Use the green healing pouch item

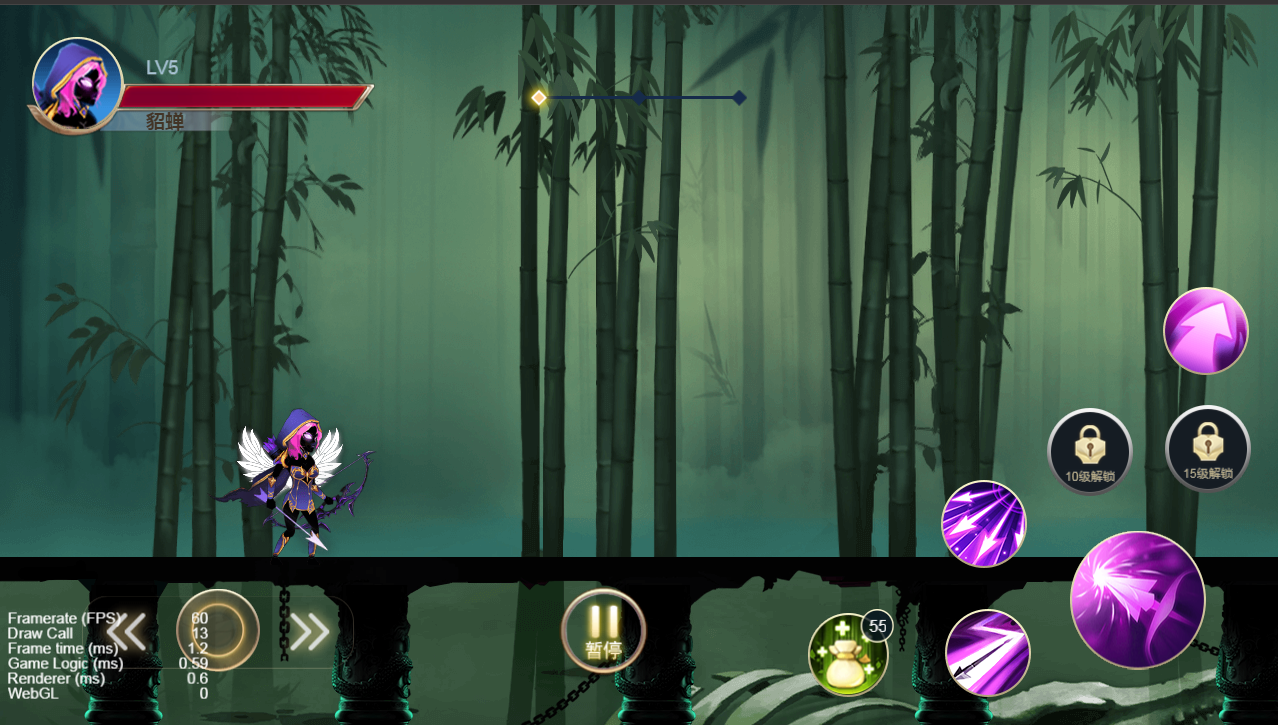847,655
